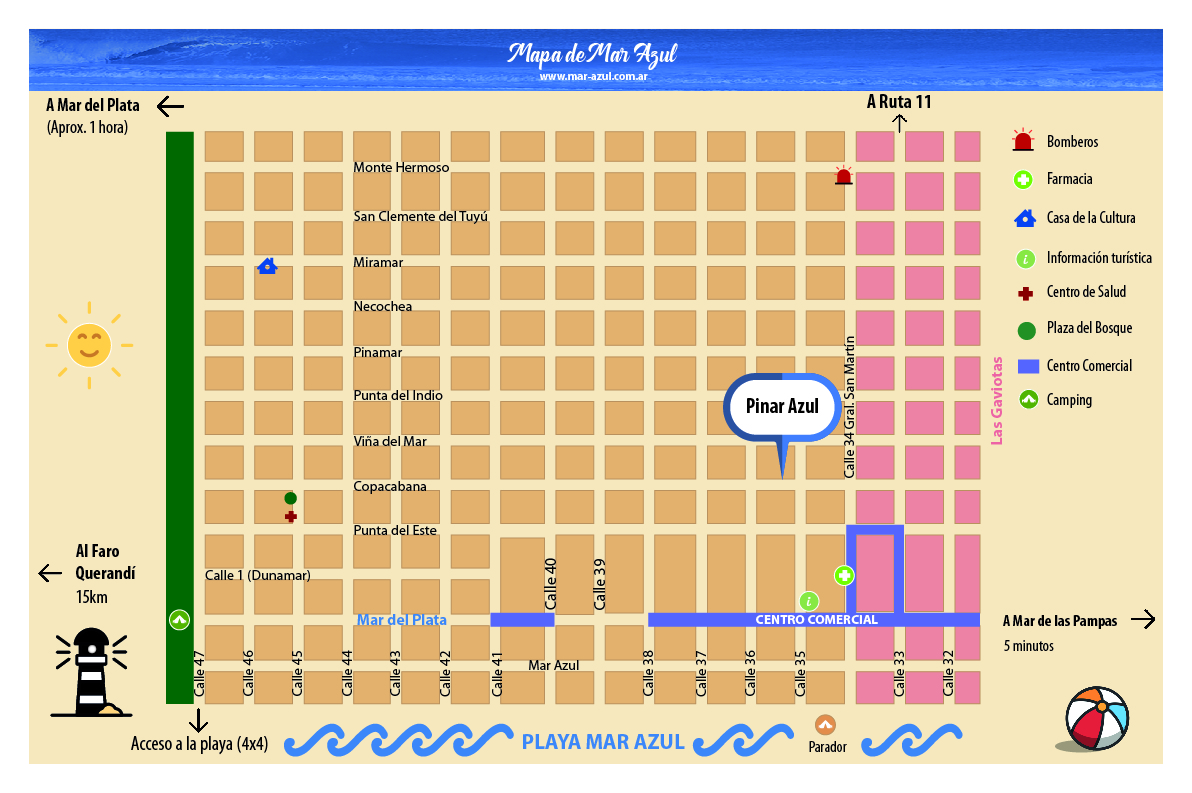Image resolution: width=1192 pixels, height=793 pixels.
Task: Select the Centro de Salud legend entry
Action: pos(1086,292)
